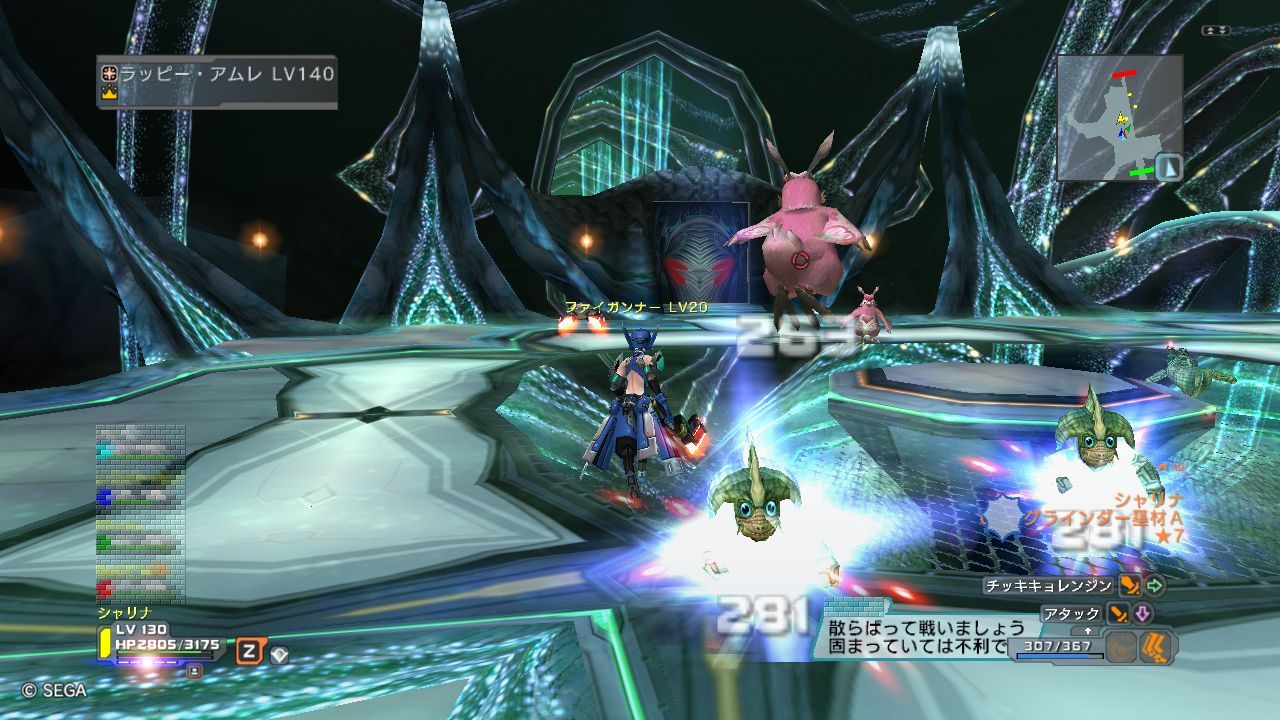
Task: Toggle the minimap expand/collapse arrows
Action: pyautogui.click(x=1216, y=31)
